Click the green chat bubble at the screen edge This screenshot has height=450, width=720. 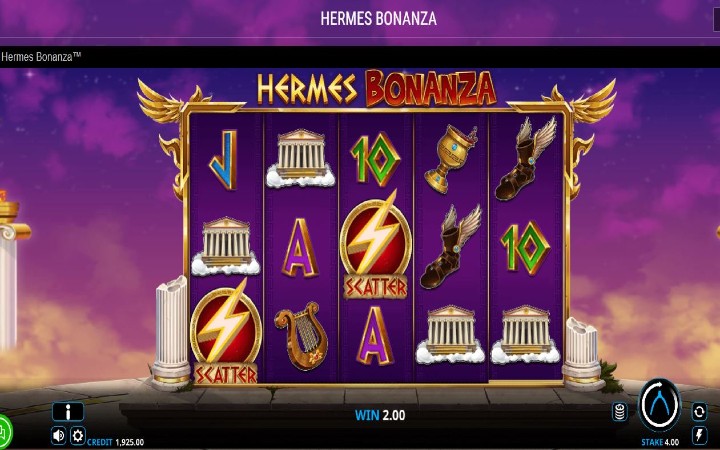coord(4,432)
